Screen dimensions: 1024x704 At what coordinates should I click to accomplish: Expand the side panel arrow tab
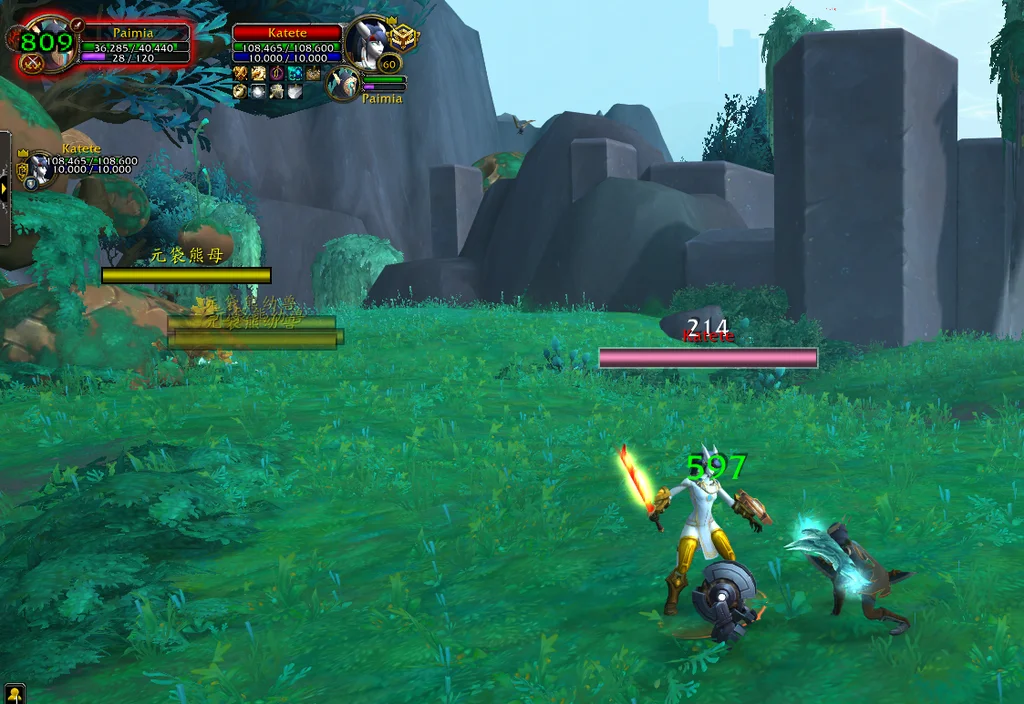tap(4, 186)
